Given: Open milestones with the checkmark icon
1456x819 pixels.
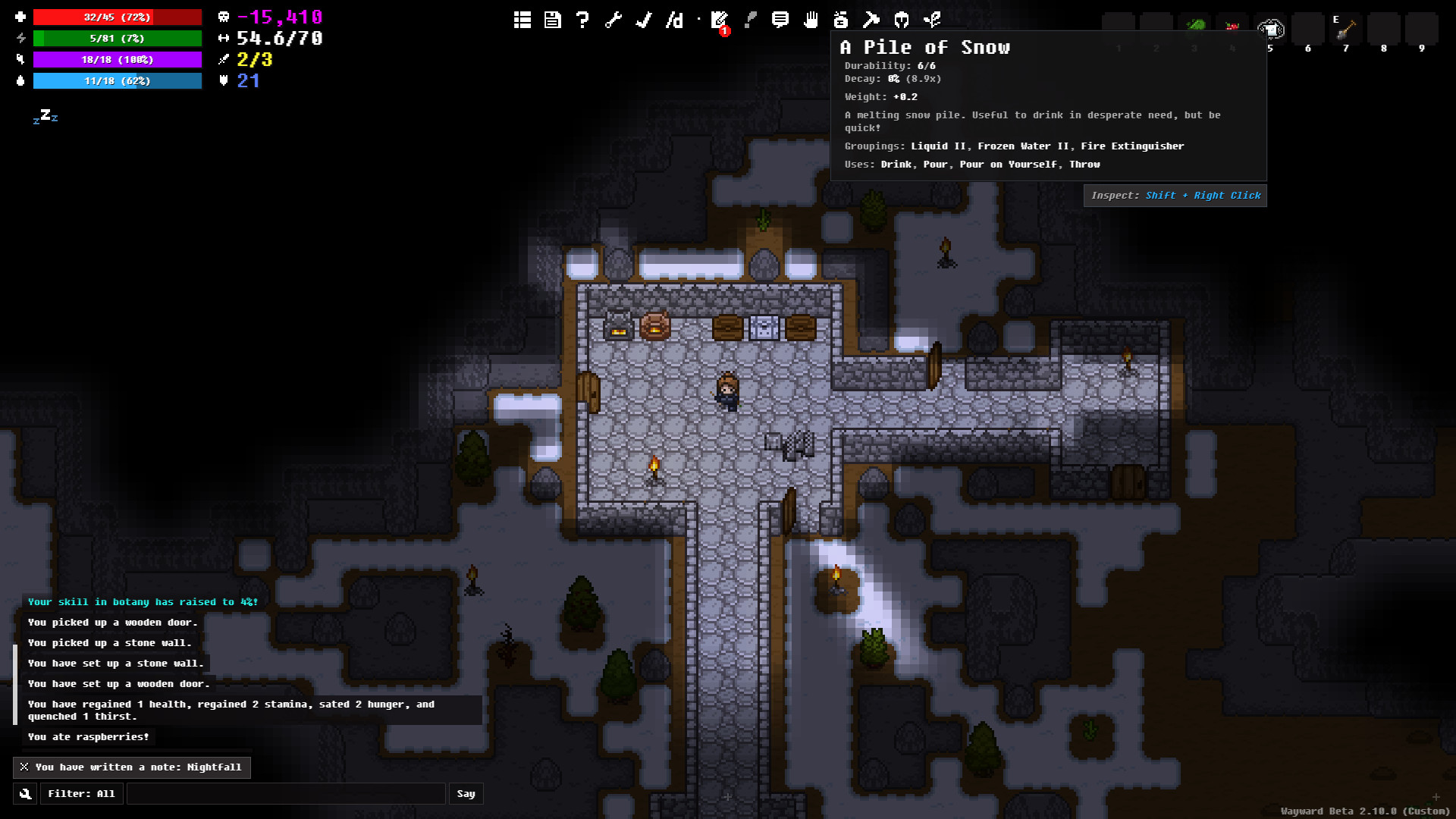Looking at the screenshot, I should point(644,20).
